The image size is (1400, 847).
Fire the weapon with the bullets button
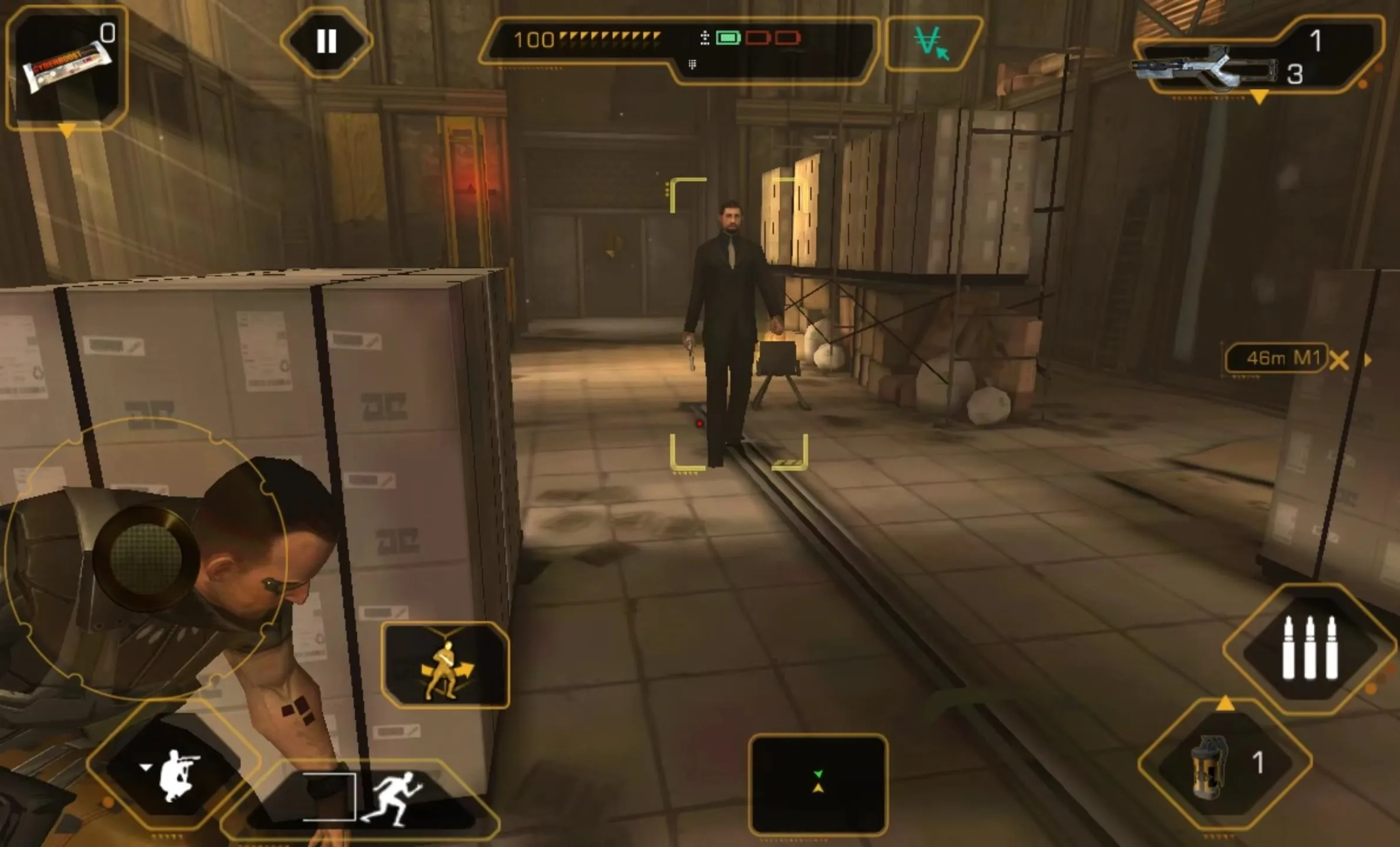pos(1309,648)
